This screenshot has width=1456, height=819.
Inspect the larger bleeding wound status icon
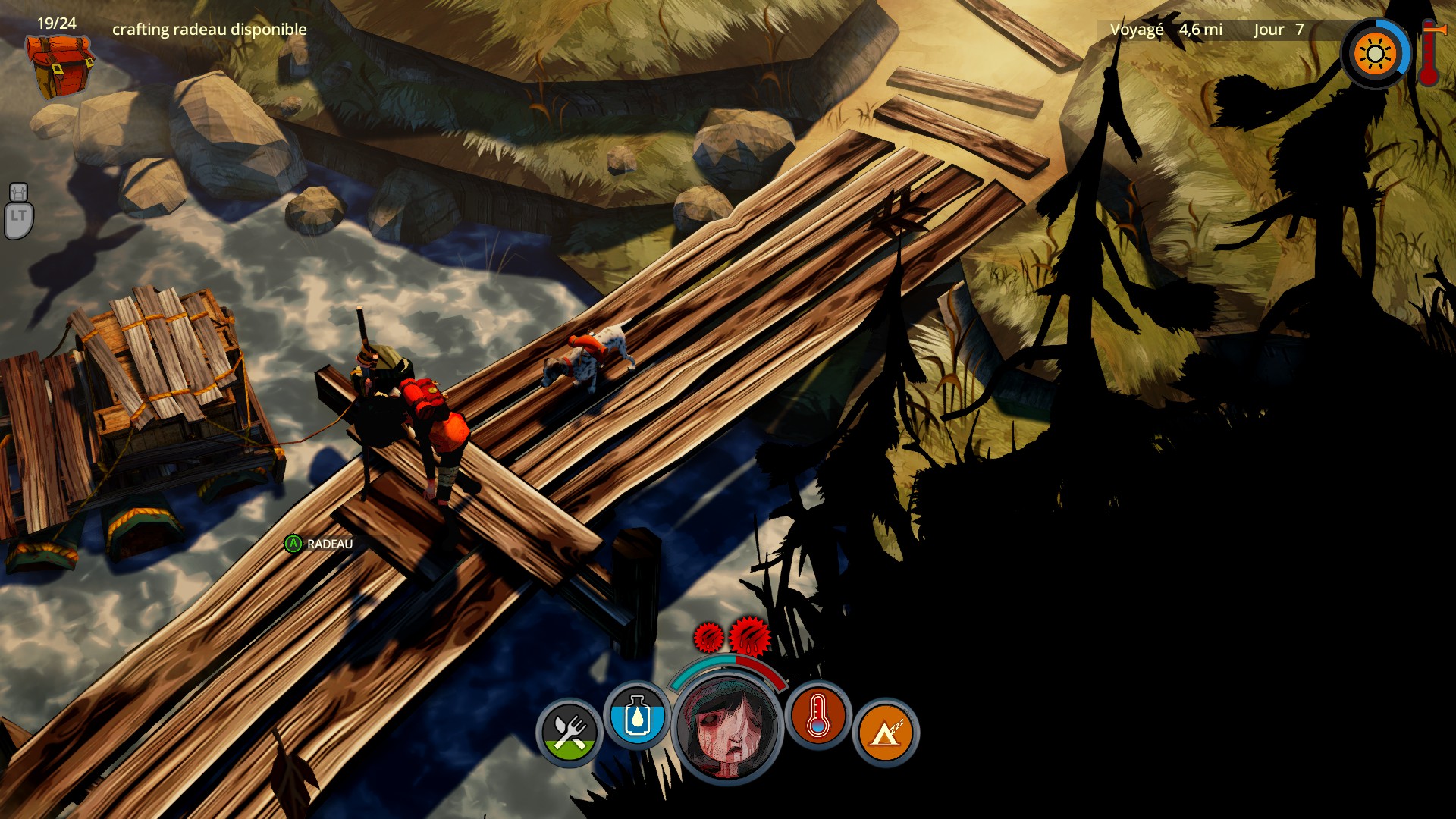coord(750,635)
